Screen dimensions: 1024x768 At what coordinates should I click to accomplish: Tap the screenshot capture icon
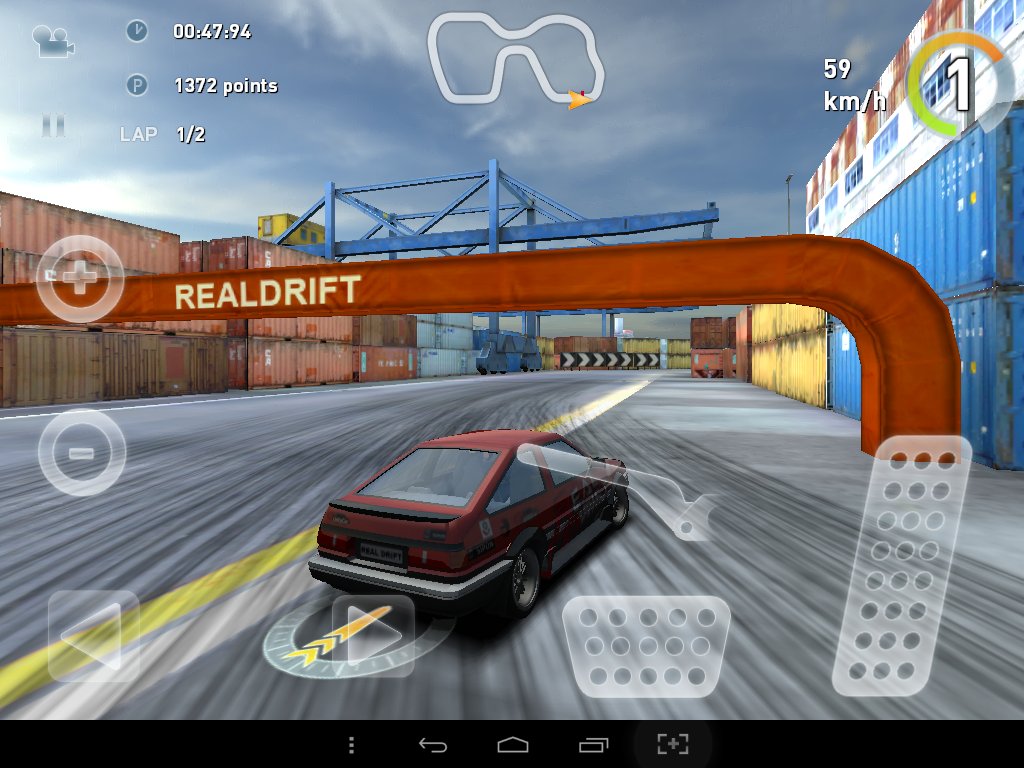pos(673,744)
